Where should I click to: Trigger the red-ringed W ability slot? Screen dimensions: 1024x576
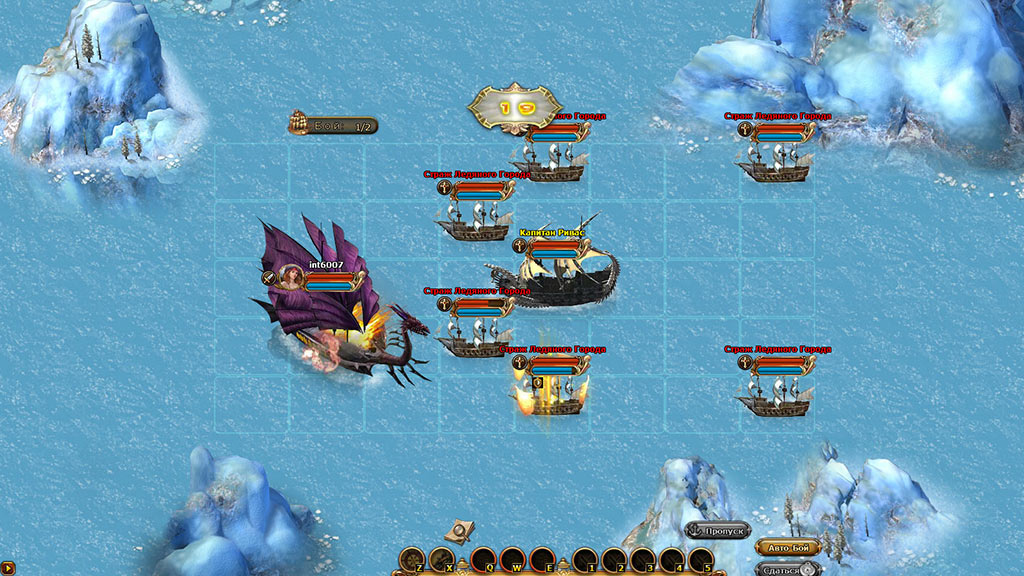(512, 560)
